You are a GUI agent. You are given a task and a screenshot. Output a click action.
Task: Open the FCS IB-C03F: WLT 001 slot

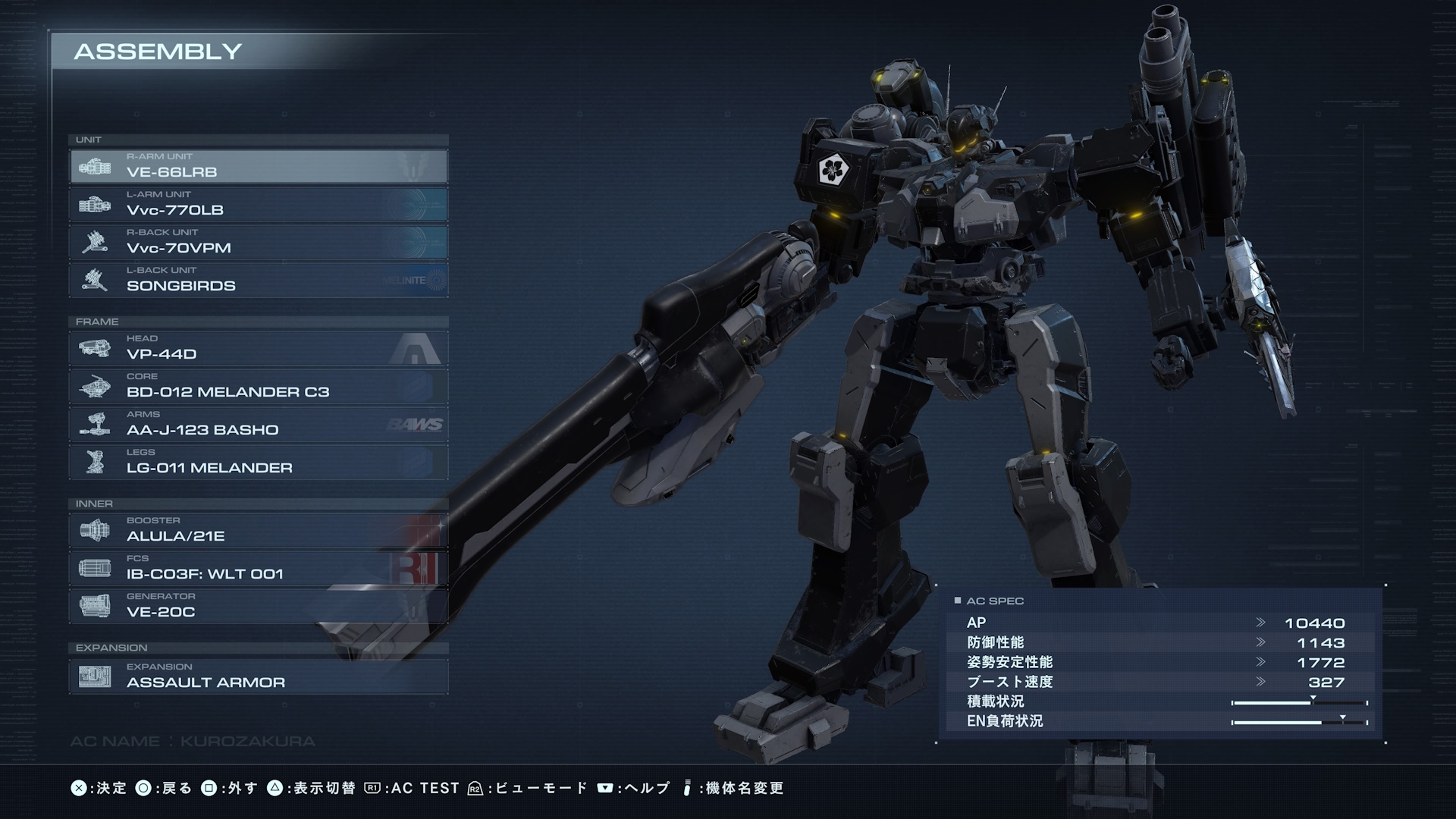[259, 568]
